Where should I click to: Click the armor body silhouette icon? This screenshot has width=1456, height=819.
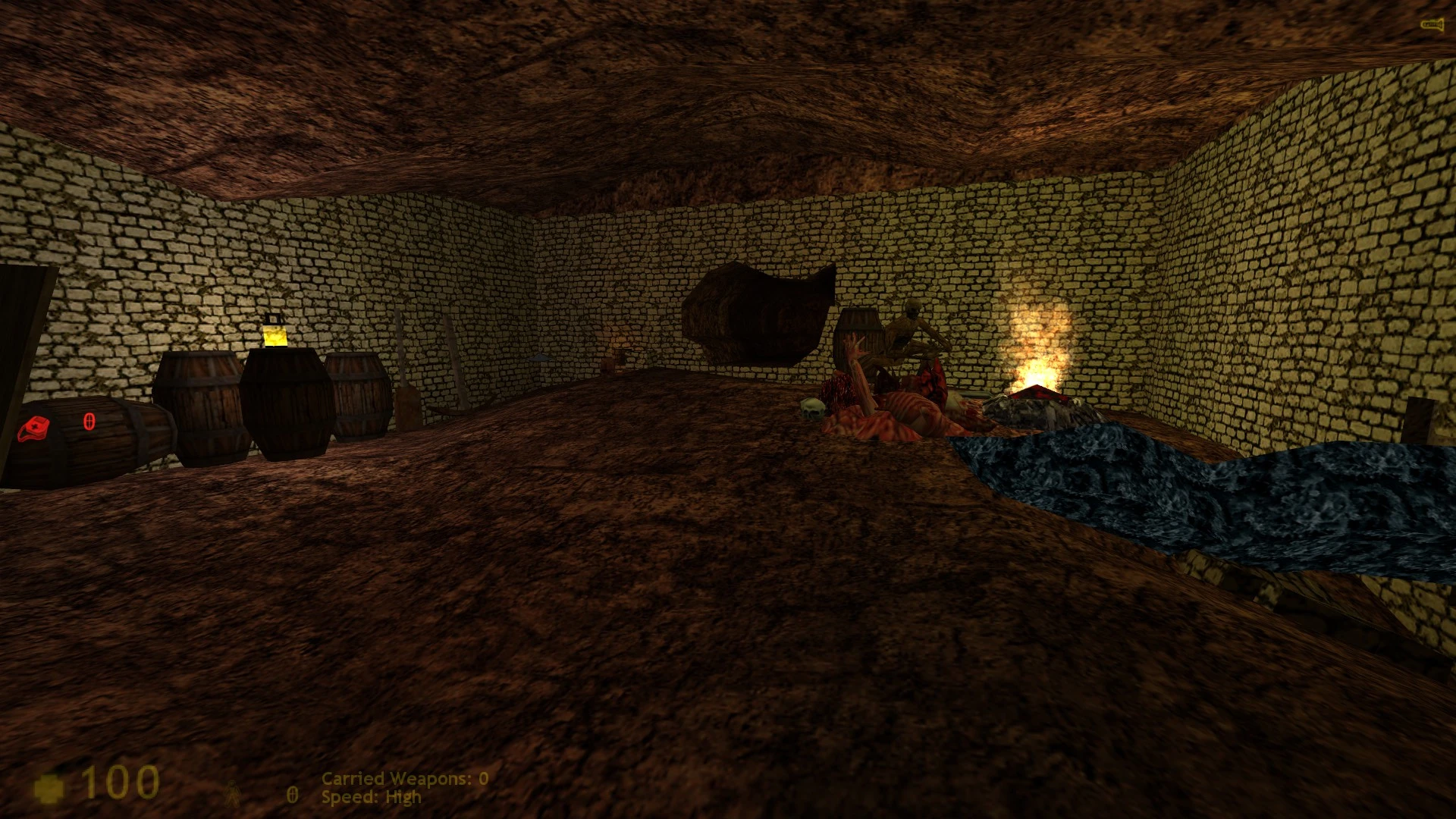tap(231, 793)
